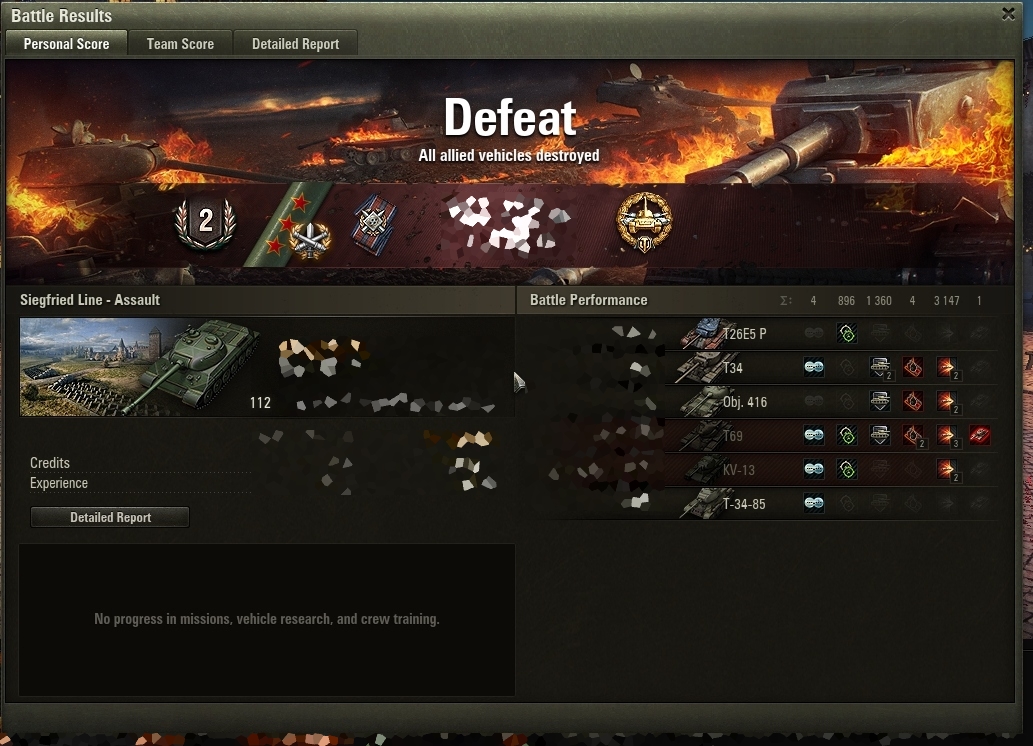The image size is (1033, 746).
Task: Open the Team Score tab
Action: [x=180, y=44]
